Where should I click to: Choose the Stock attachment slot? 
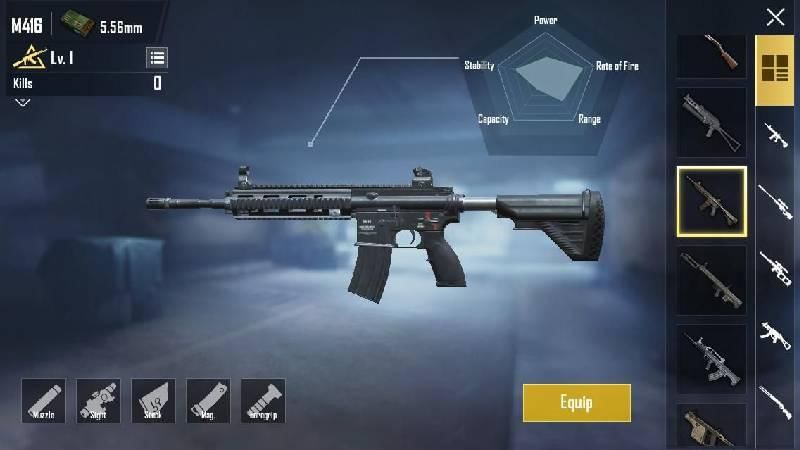pos(153,400)
